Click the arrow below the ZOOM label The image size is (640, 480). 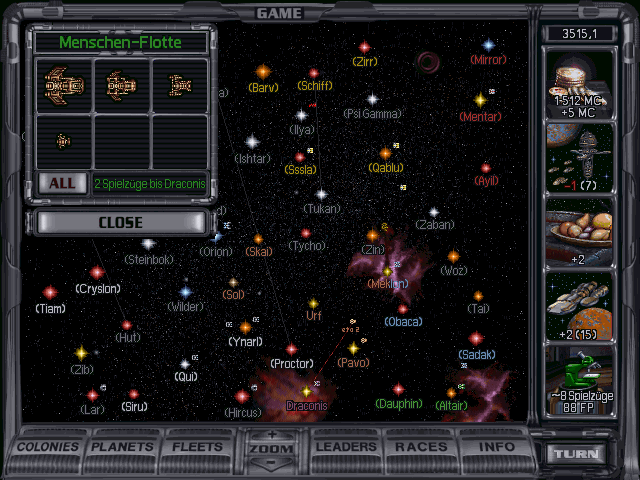point(272,463)
